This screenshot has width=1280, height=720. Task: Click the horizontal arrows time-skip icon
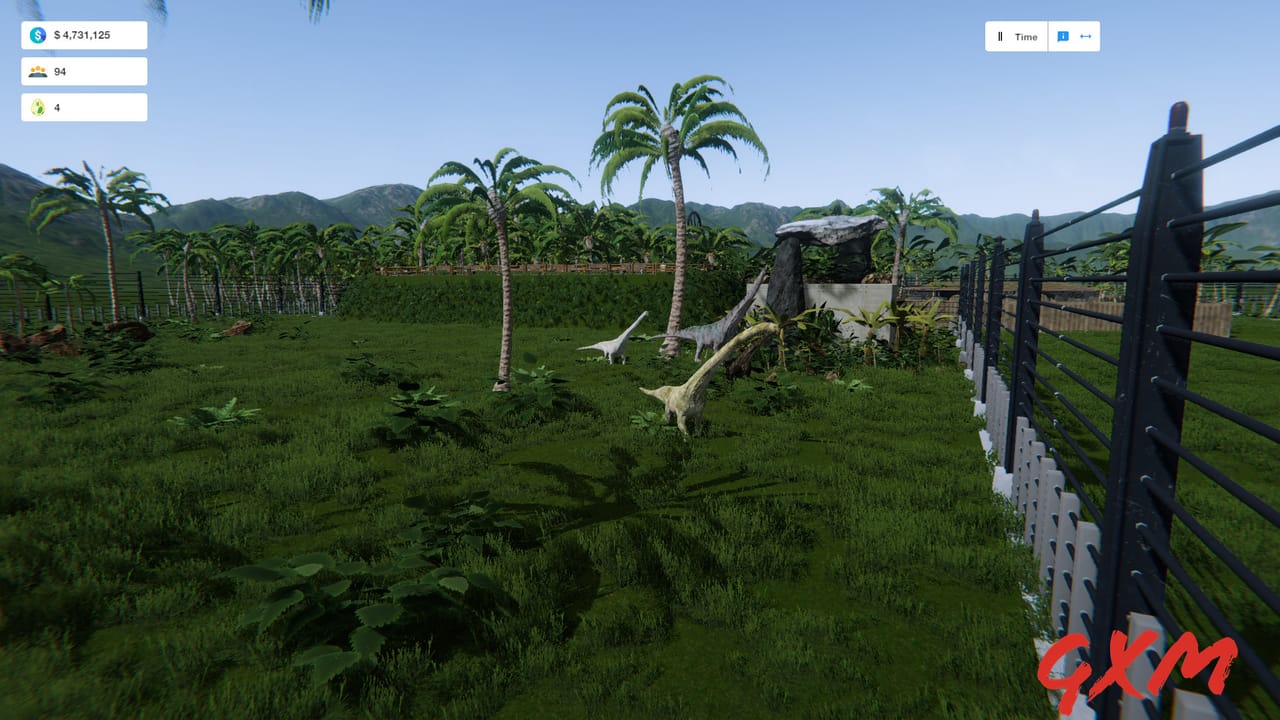point(1088,36)
